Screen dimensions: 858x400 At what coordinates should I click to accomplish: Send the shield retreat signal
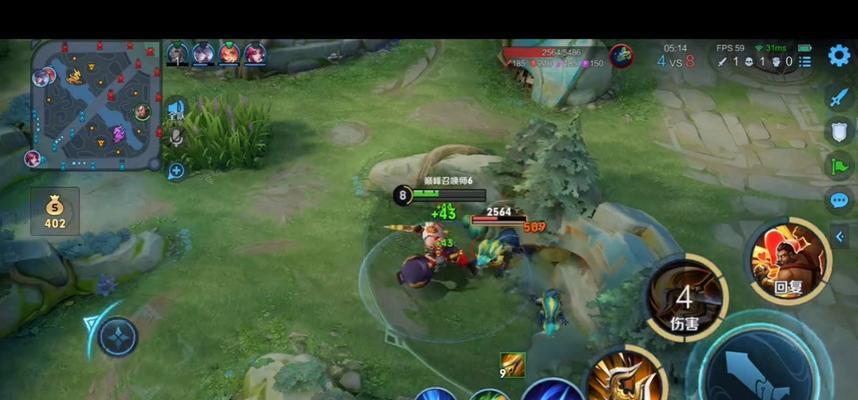(x=837, y=131)
